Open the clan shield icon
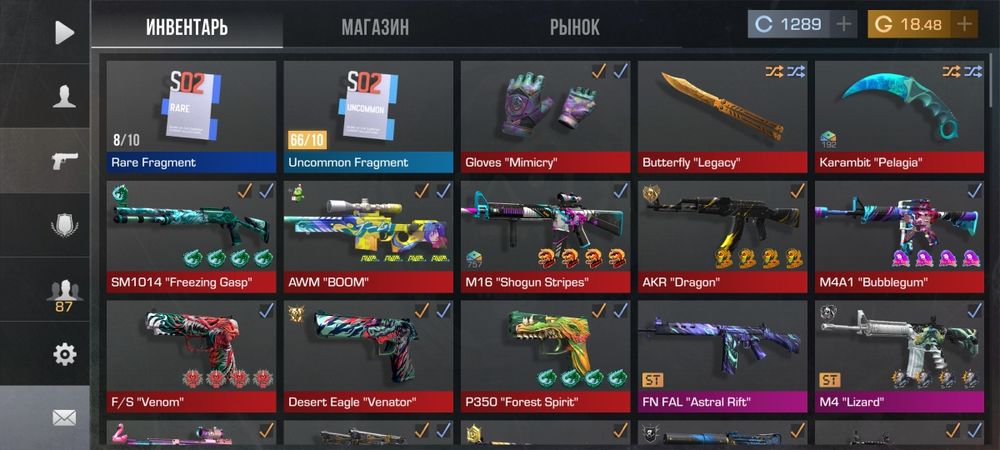The height and width of the screenshot is (450, 1000). [x=64, y=225]
